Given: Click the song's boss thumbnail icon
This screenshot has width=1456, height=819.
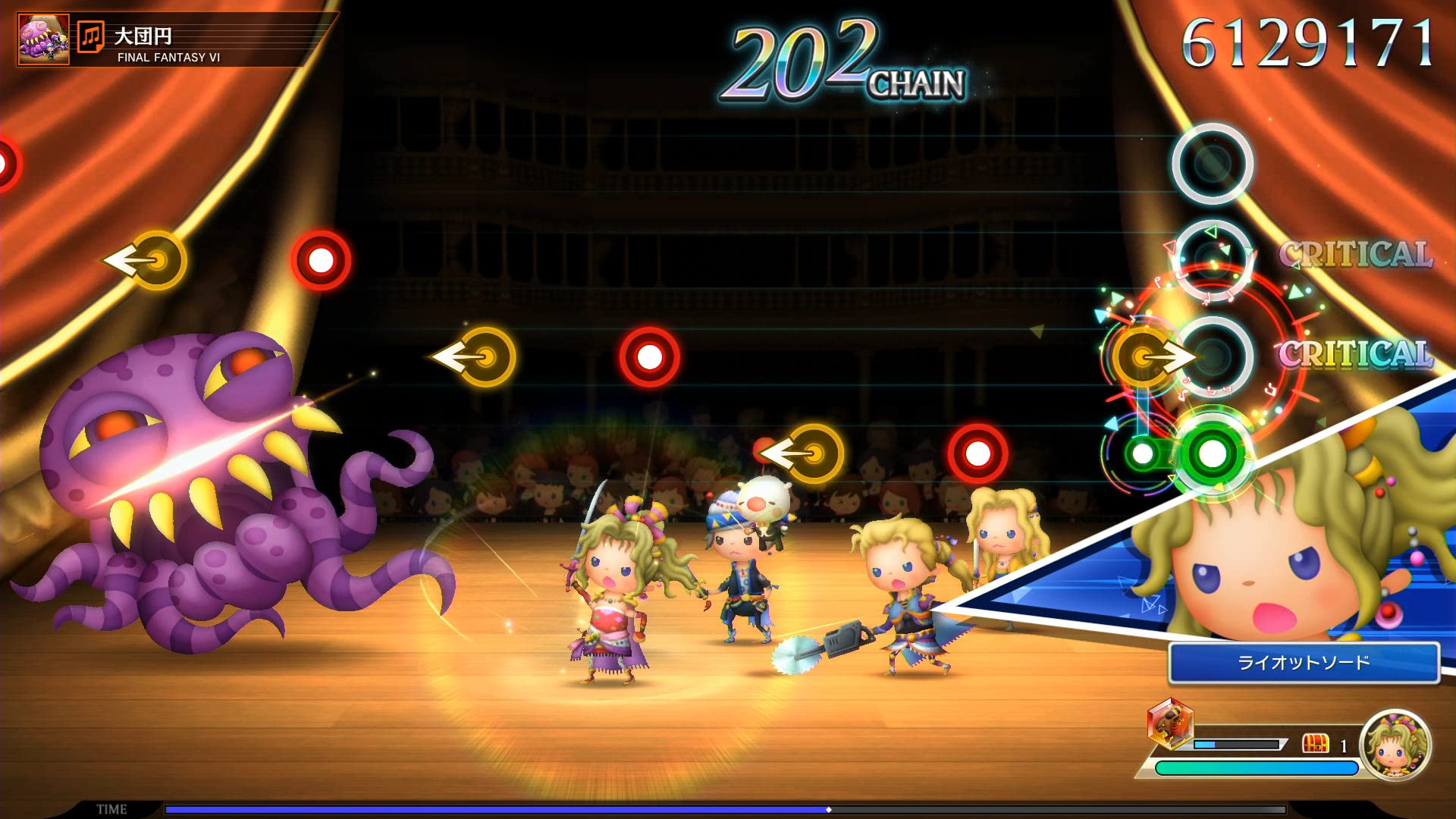Looking at the screenshot, I should [x=43, y=39].
